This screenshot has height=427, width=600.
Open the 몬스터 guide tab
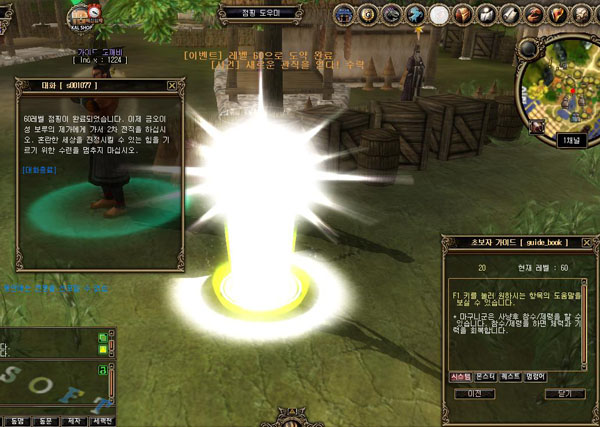(485, 376)
